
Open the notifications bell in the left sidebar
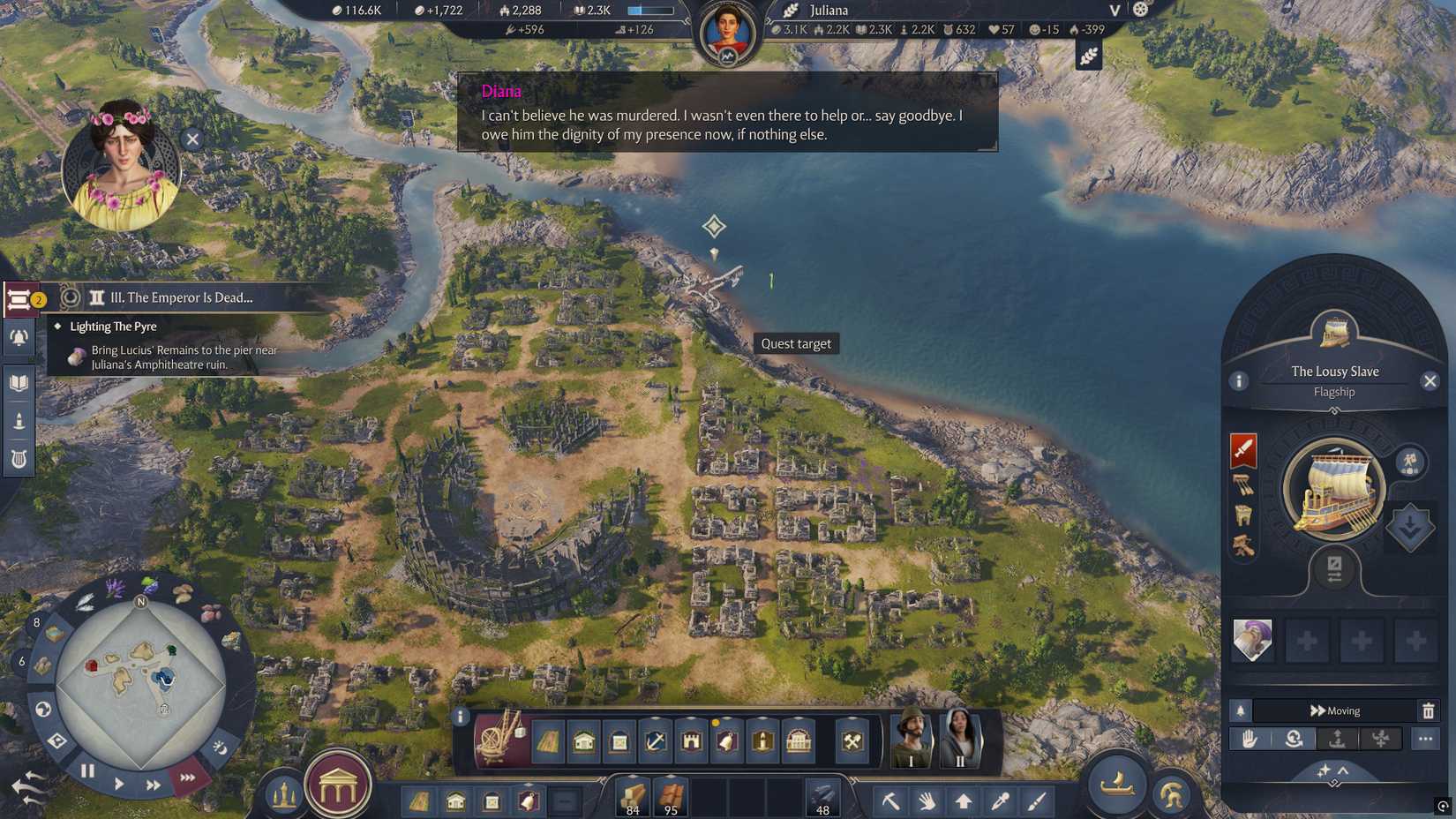(19, 338)
